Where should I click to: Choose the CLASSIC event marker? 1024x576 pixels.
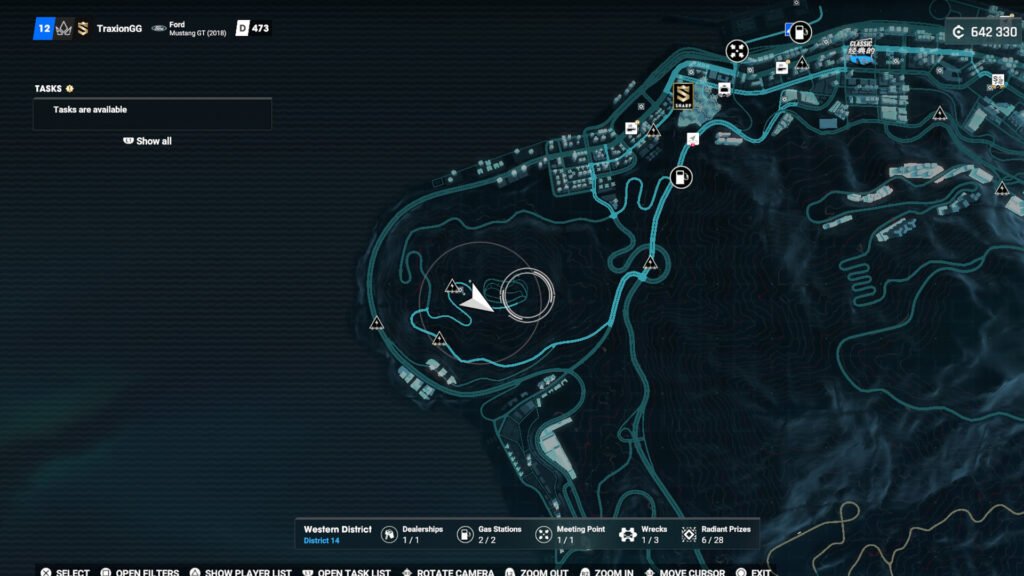pos(860,52)
